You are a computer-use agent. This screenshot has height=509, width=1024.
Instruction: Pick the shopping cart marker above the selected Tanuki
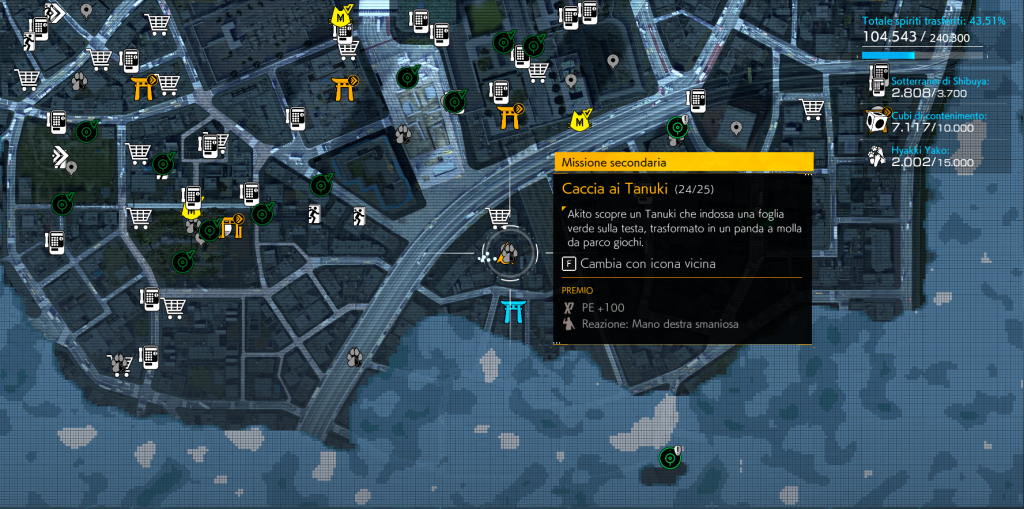pos(497,217)
